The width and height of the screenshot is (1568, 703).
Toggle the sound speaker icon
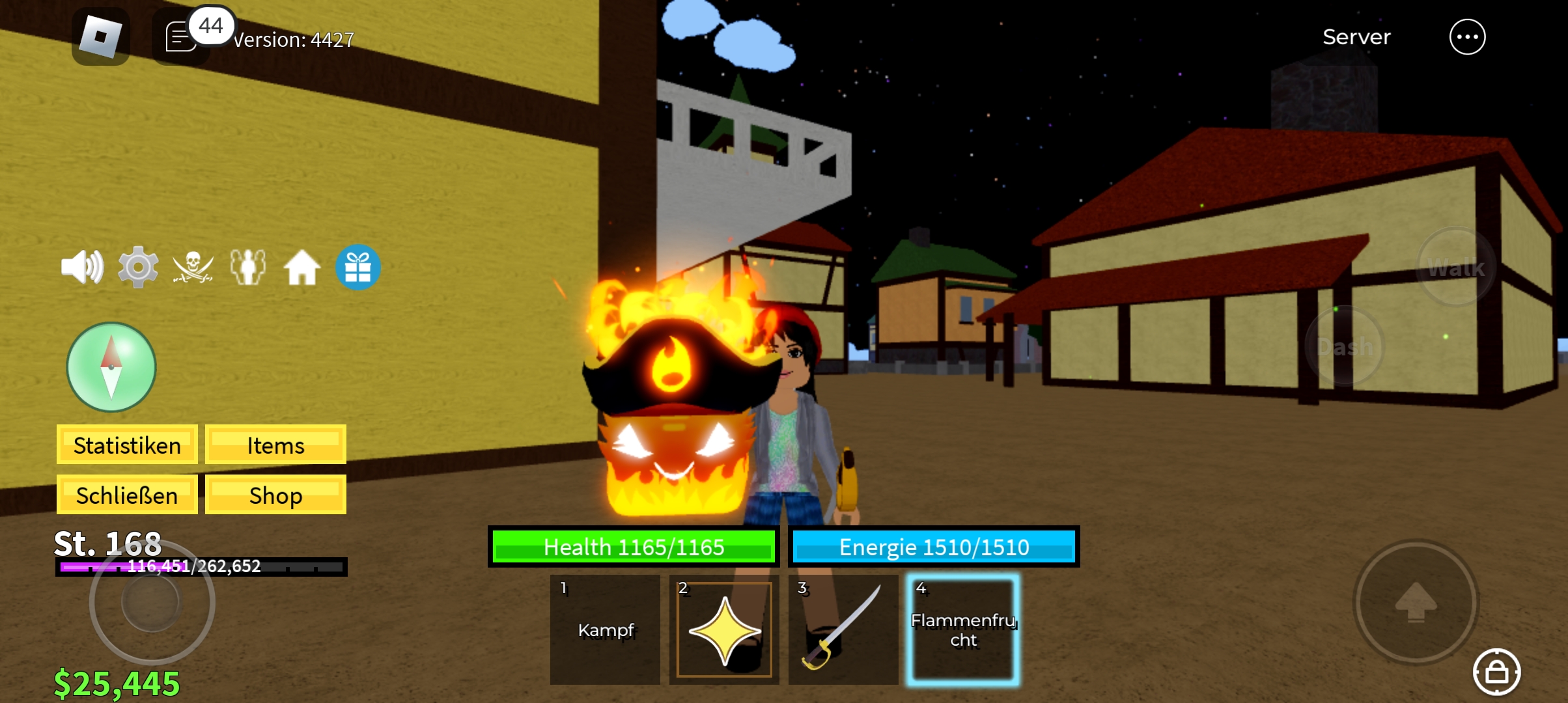tap(82, 267)
